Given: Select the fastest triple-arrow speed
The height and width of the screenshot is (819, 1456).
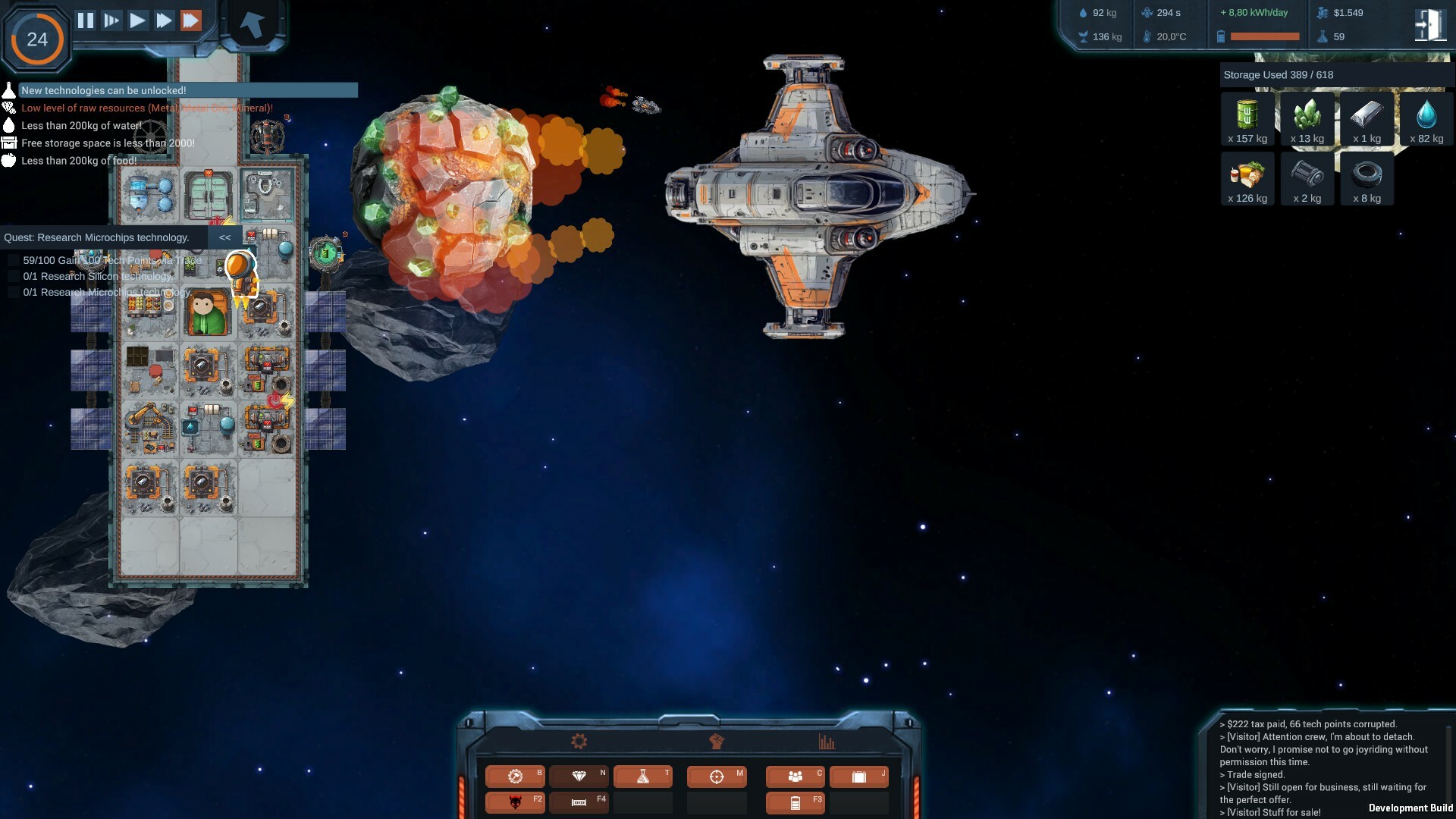Looking at the screenshot, I should tap(191, 20).
